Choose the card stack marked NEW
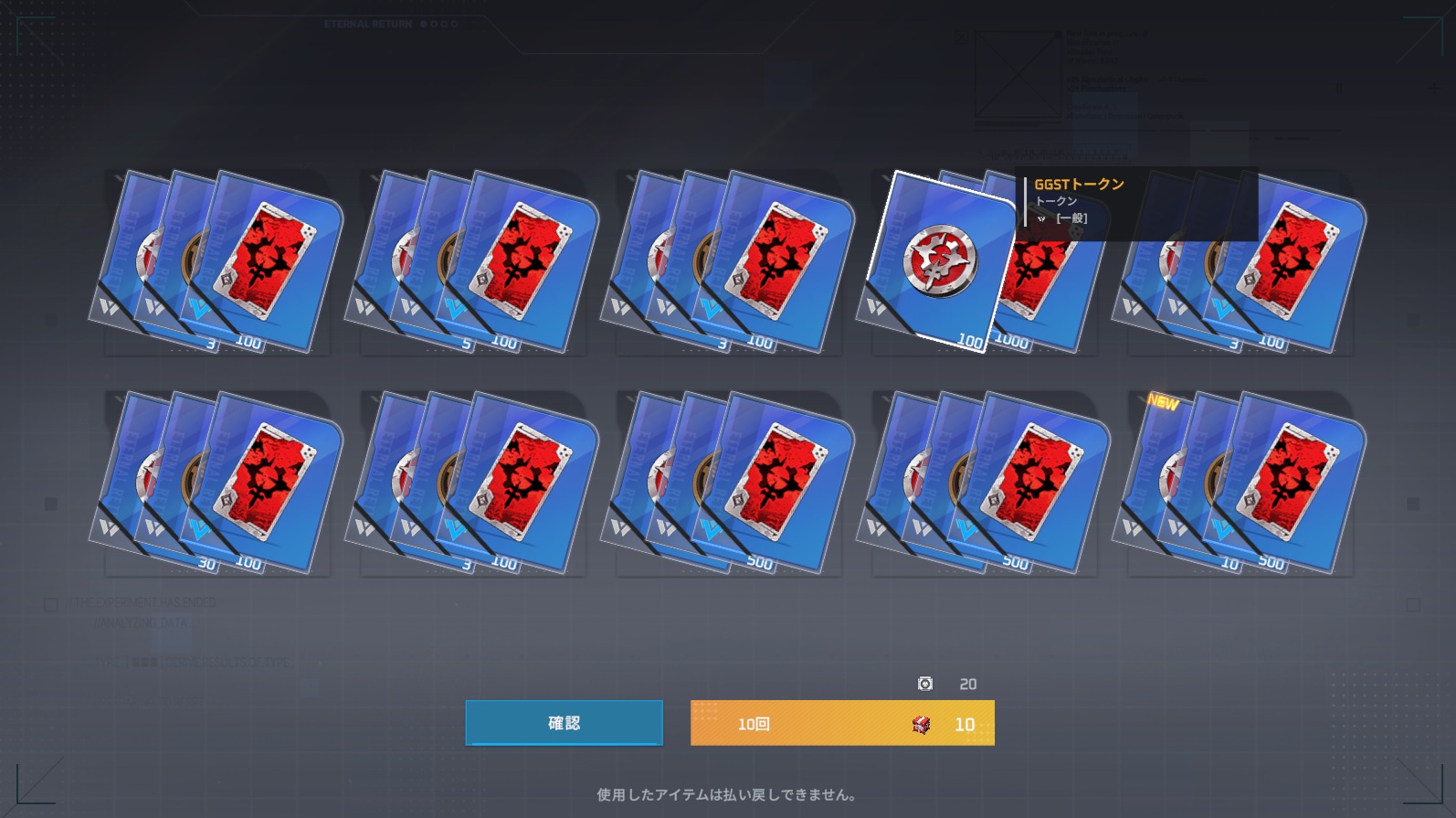 pos(1240,482)
